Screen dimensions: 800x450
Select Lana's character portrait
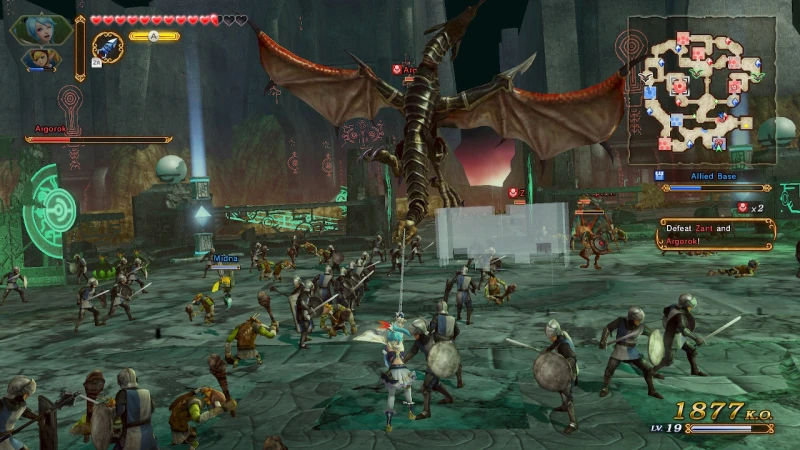click(x=40, y=28)
